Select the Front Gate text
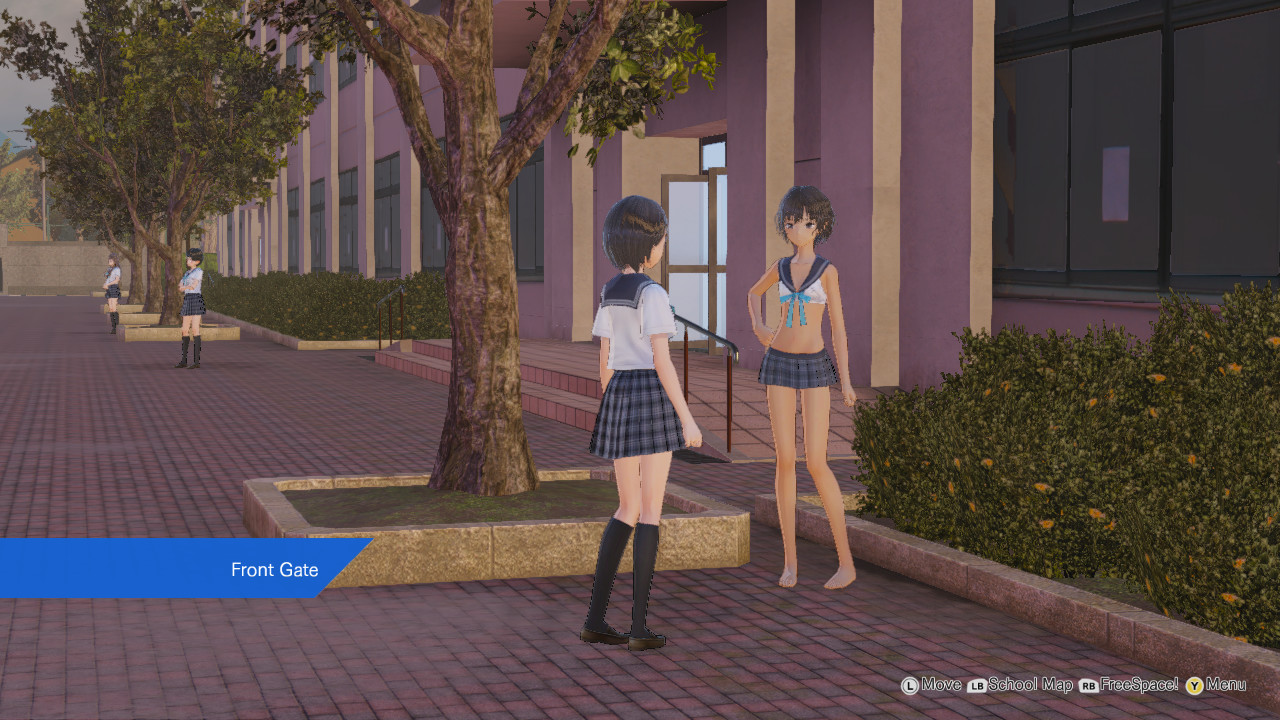Screen dimensions: 1280x720 pyautogui.click(x=274, y=570)
